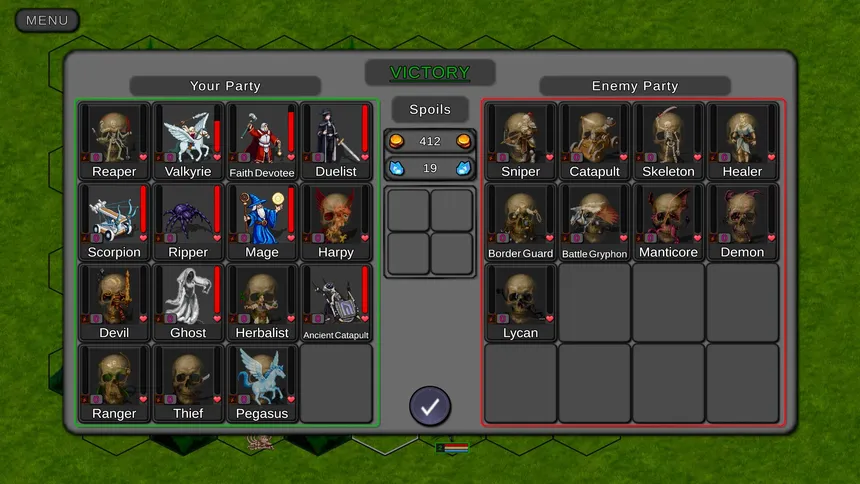Inspect the enemy Battle Gryphon card
The height and width of the screenshot is (484, 860).
595,222
